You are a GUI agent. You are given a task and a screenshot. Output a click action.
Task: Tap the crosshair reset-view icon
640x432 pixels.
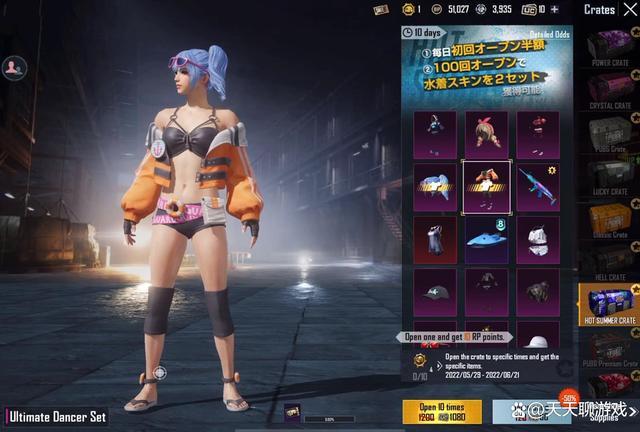[158, 373]
